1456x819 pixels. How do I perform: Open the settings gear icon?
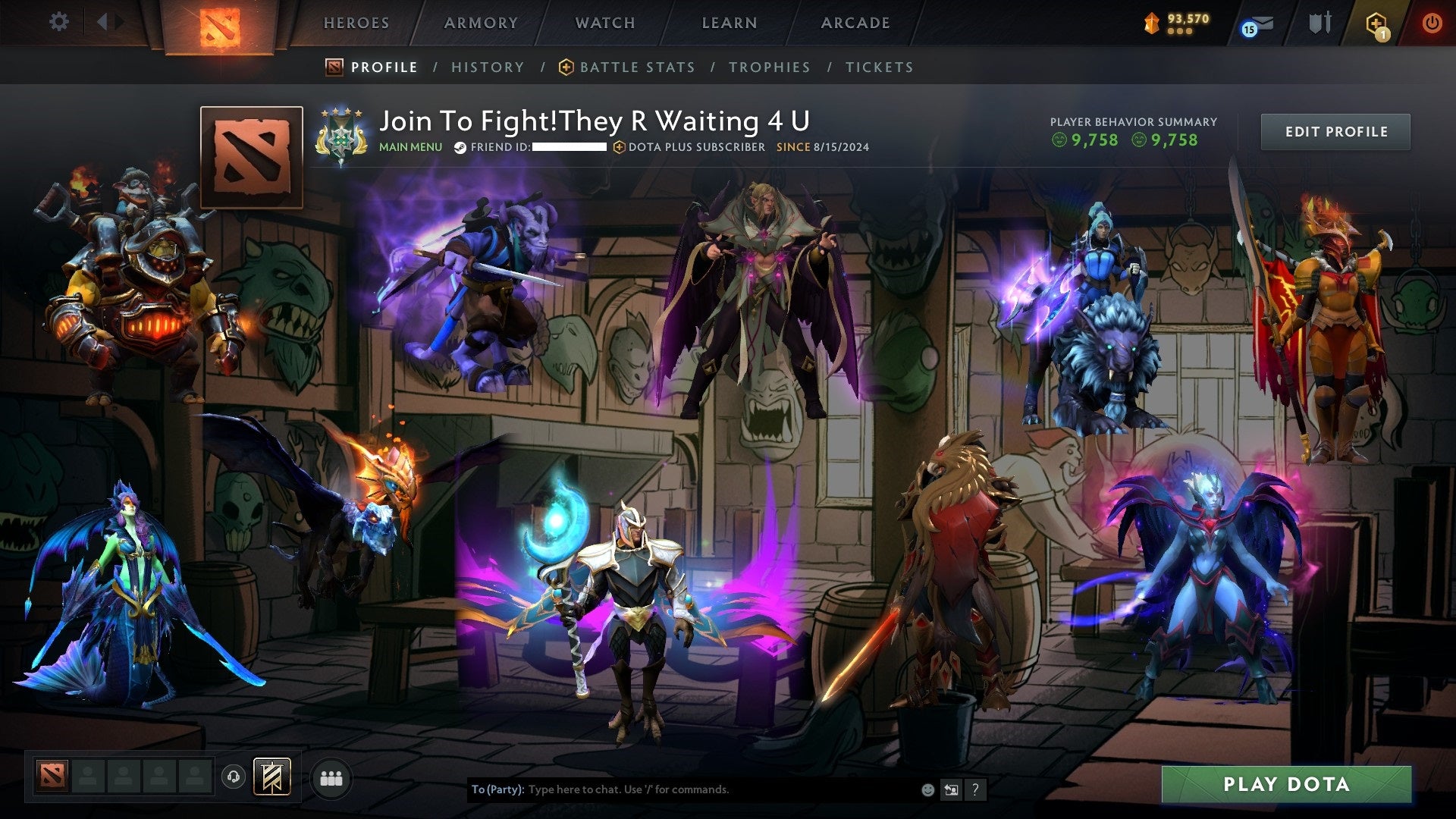59,22
